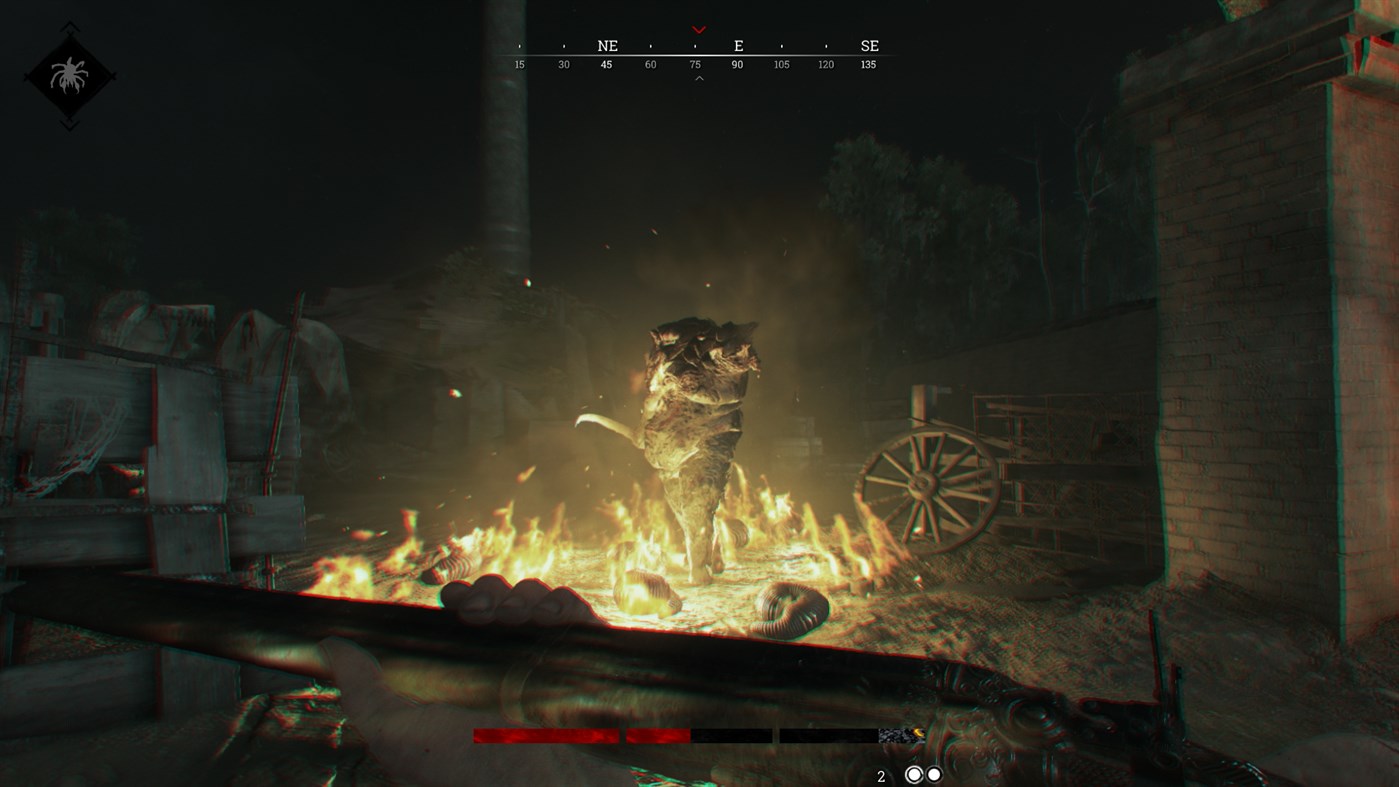Click the flame icon at the health bar's end
Image resolution: width=1399 pixels, height=787 pixels.
918,732
